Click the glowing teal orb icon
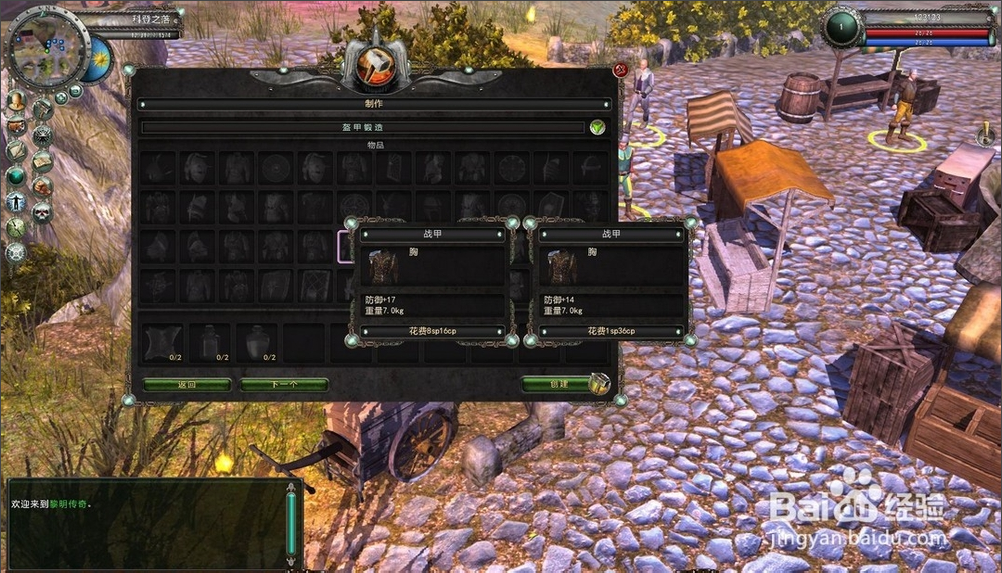 point(17,176)
